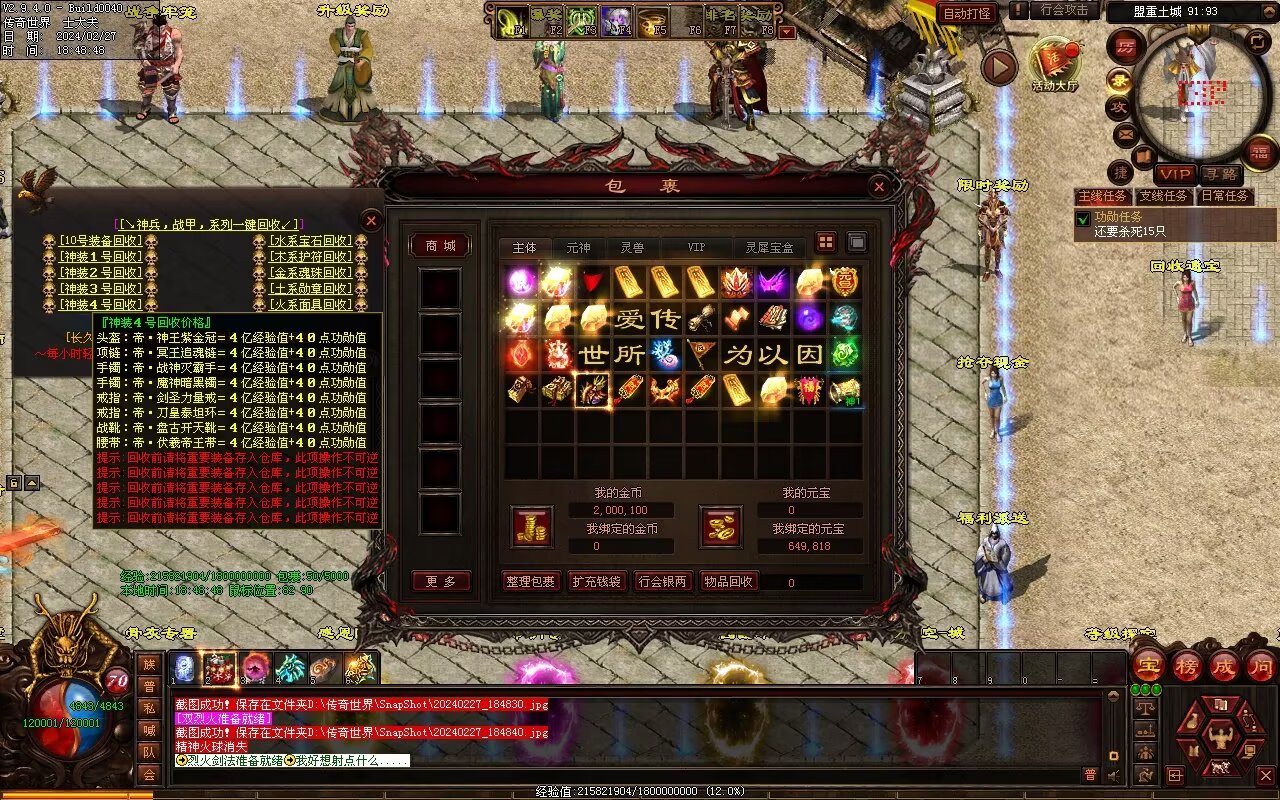
Task: Activate 寻路 pathfinding under the minimap
Action: (x=1219, y=174)
